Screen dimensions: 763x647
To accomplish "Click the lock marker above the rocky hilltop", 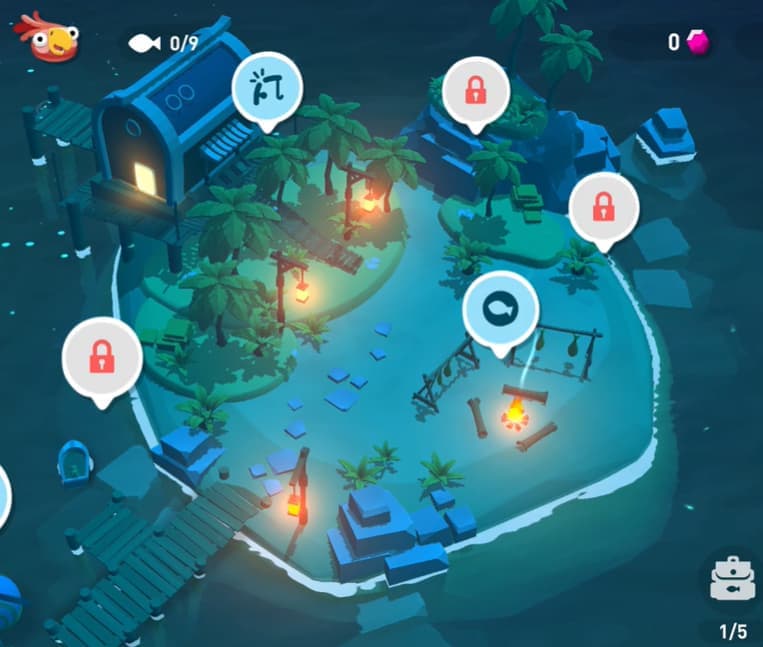I will point(476,91).
